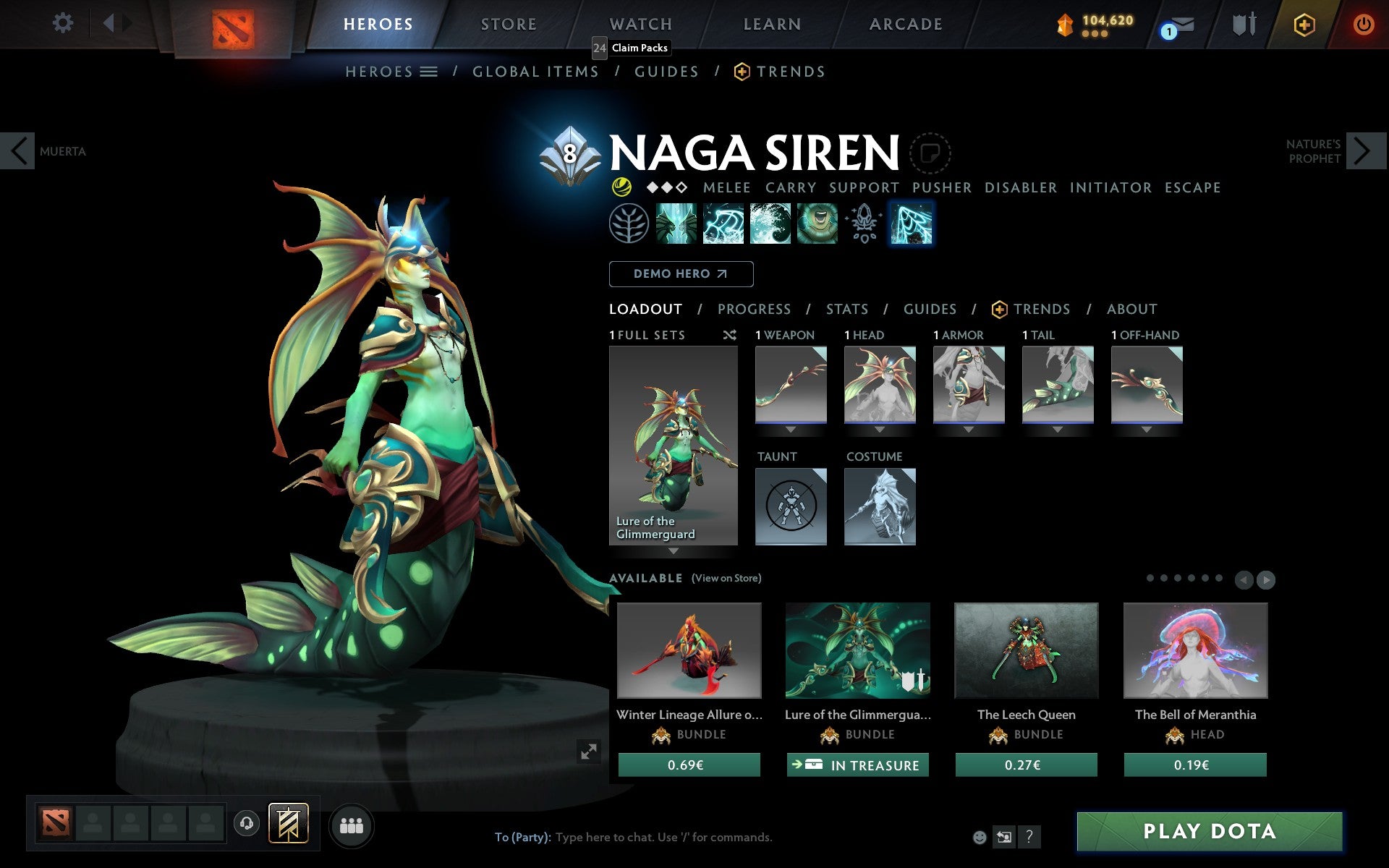1389x868 pixels.
Task: Expand the Weapon slot dropdown arrow
Action: tap(790, 428)
